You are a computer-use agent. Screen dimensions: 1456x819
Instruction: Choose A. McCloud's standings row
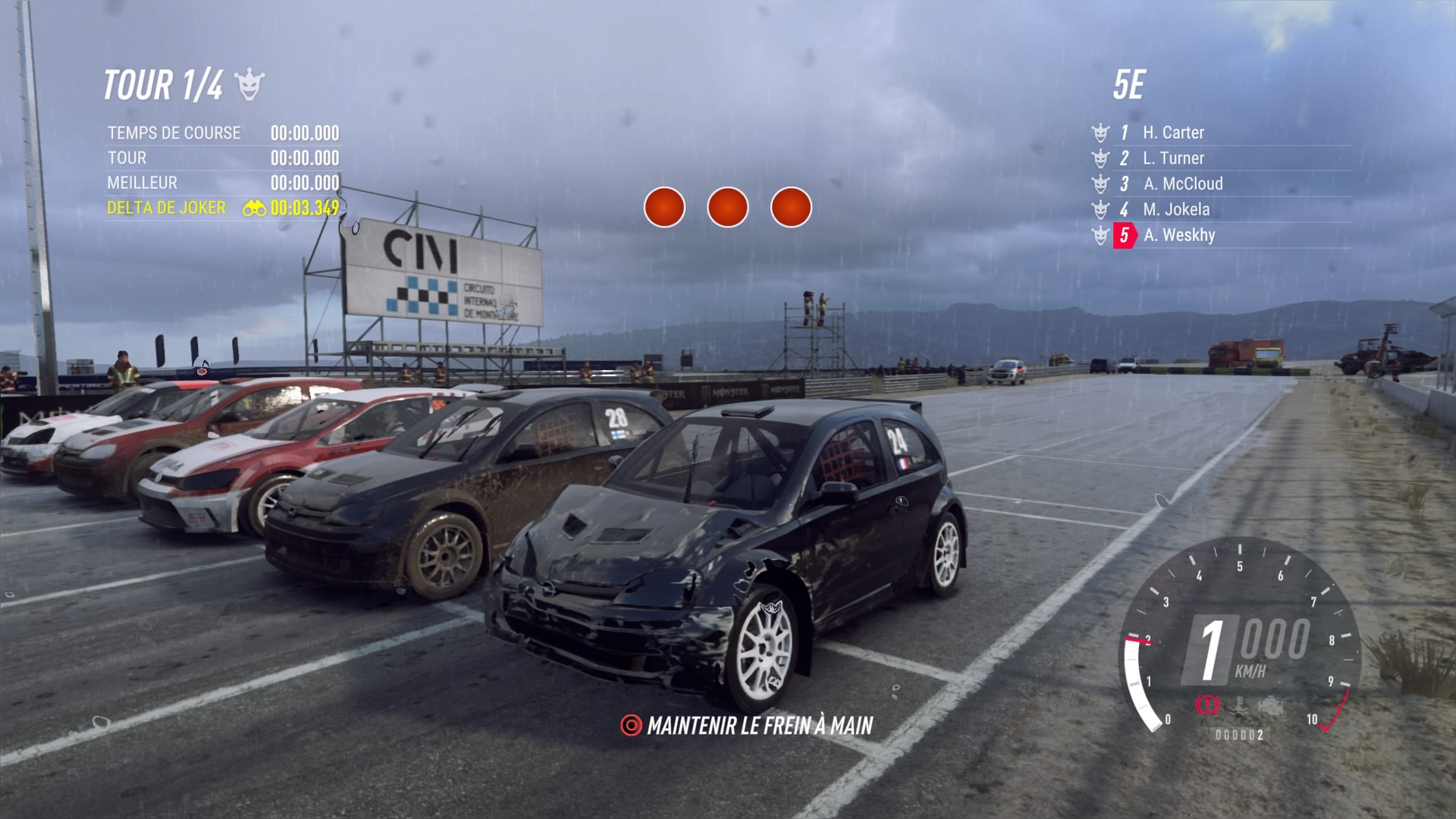coord(1182,184)
